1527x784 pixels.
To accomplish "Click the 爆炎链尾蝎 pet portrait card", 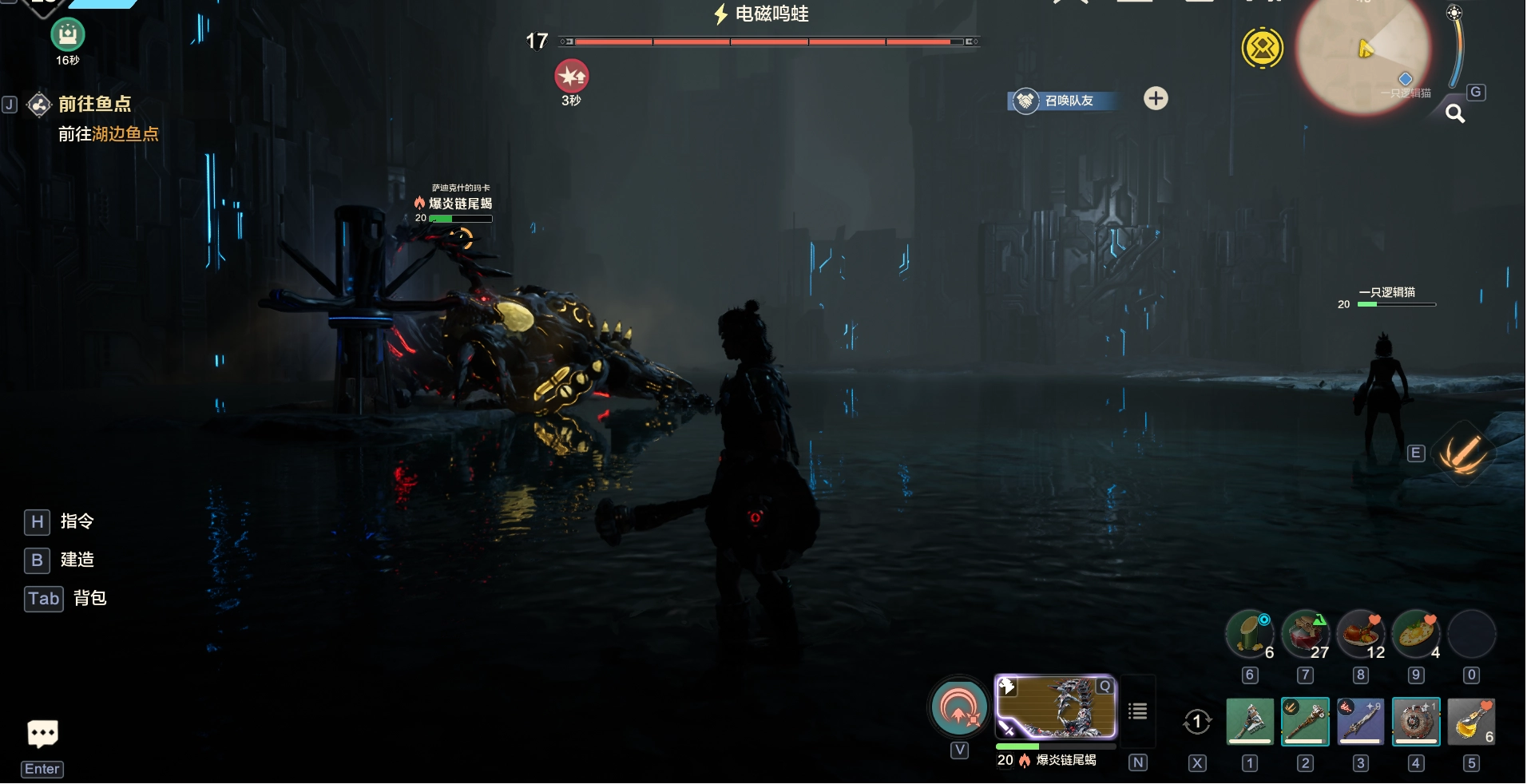I will (1055, 707).
